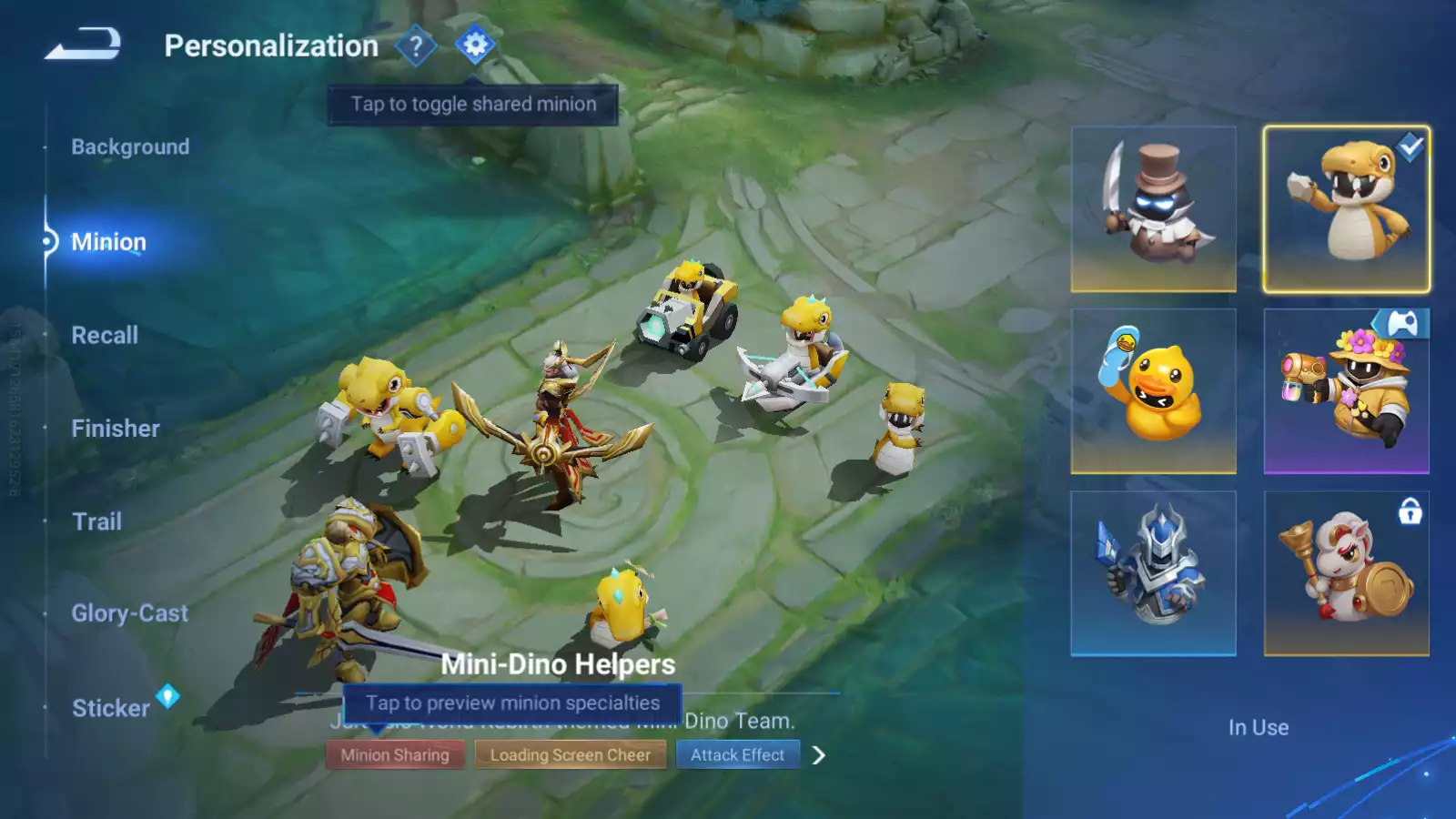
Task: Show the Trail tab
Action: click(96, 521)
